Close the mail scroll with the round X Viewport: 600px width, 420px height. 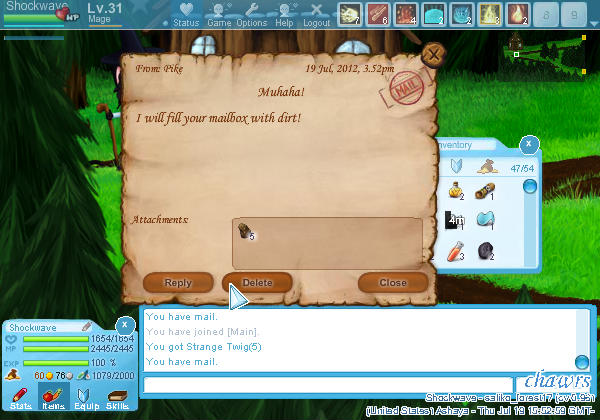point(432,55)
